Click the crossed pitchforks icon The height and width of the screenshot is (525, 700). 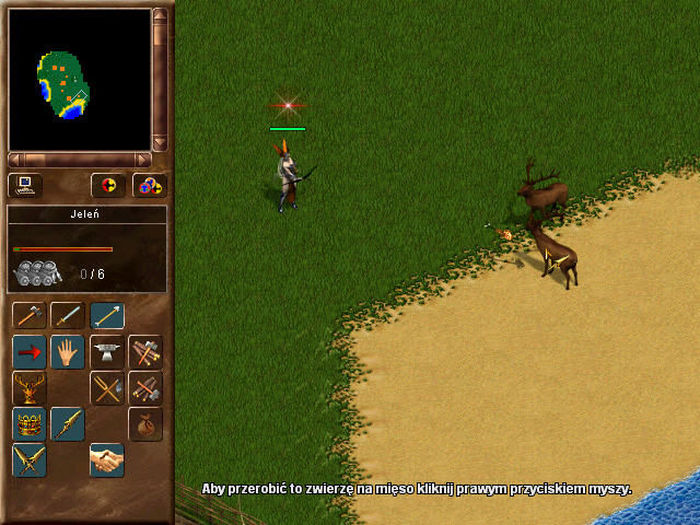coord(107,388)
